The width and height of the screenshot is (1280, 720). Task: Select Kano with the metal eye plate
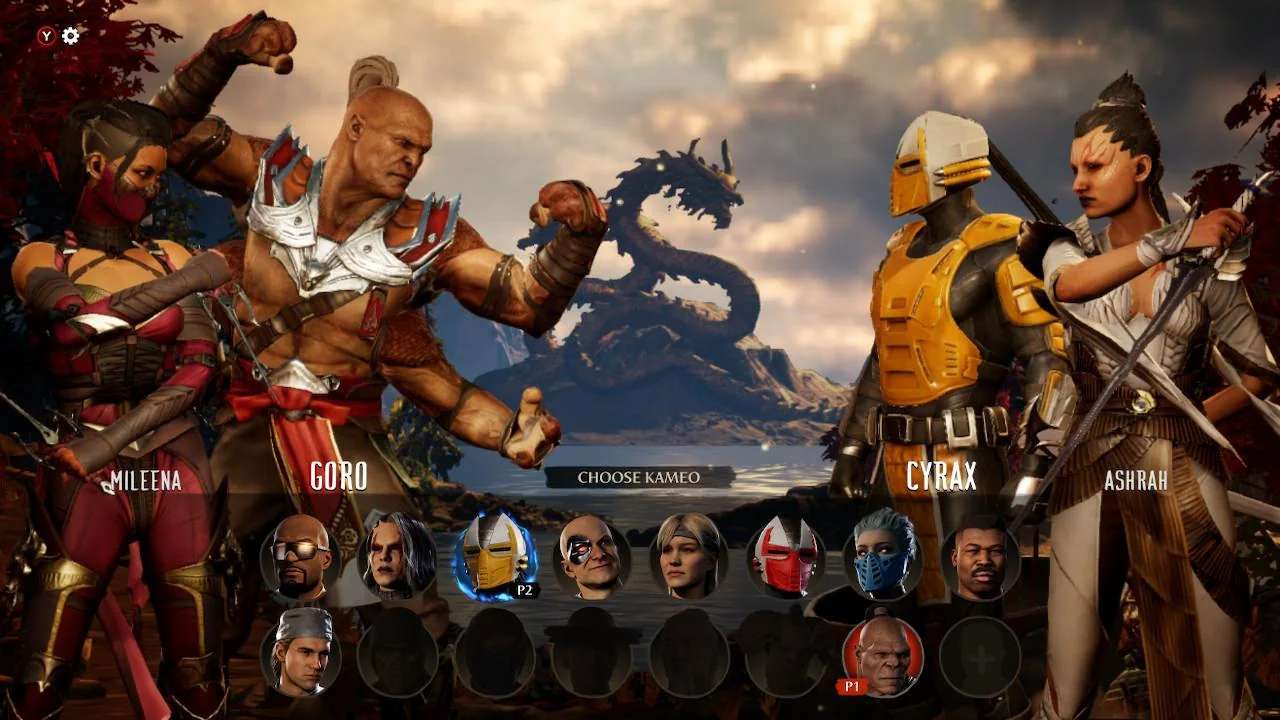tap(592, 556)
